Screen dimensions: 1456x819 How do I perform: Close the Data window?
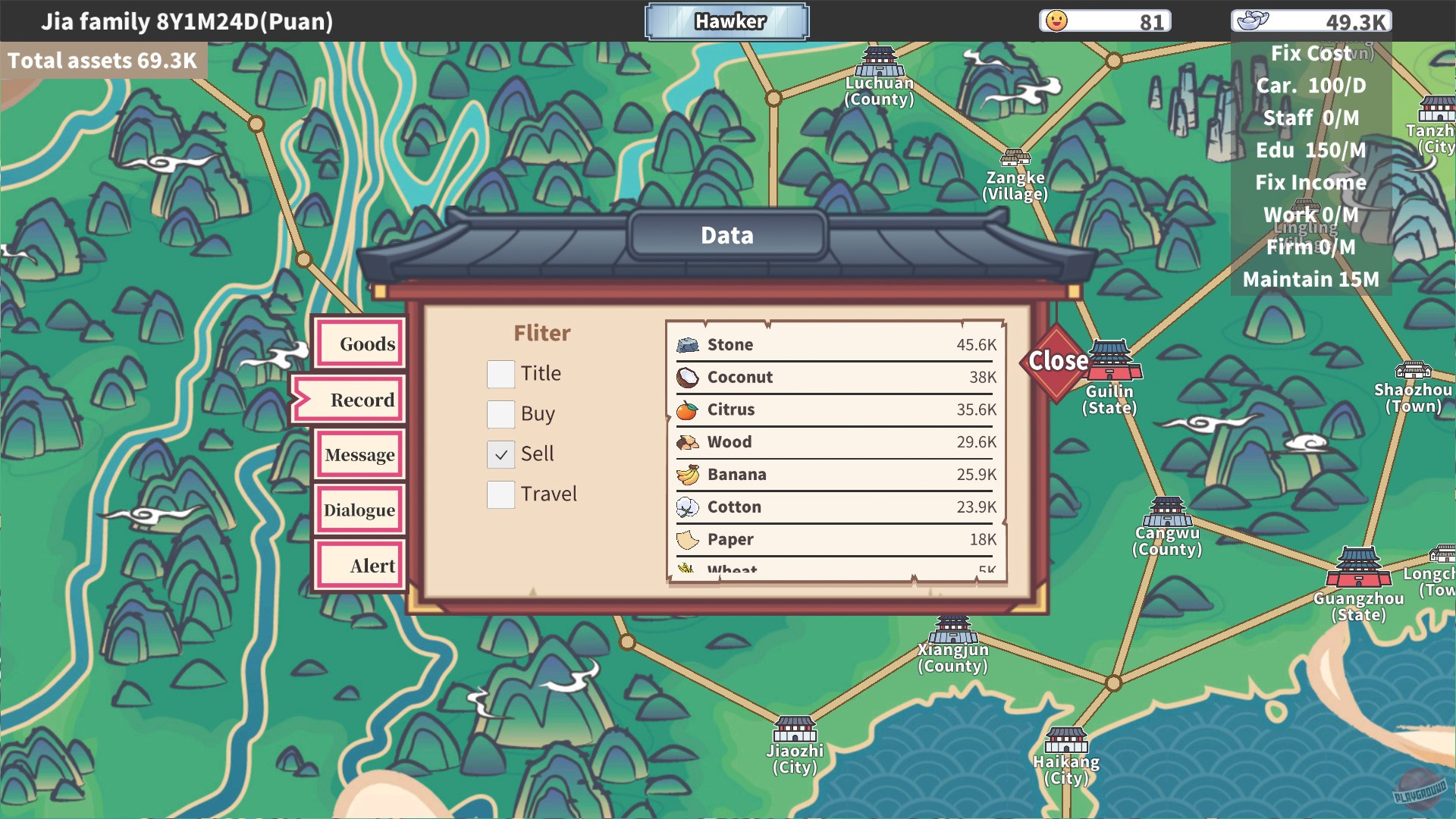point(1056,362)
